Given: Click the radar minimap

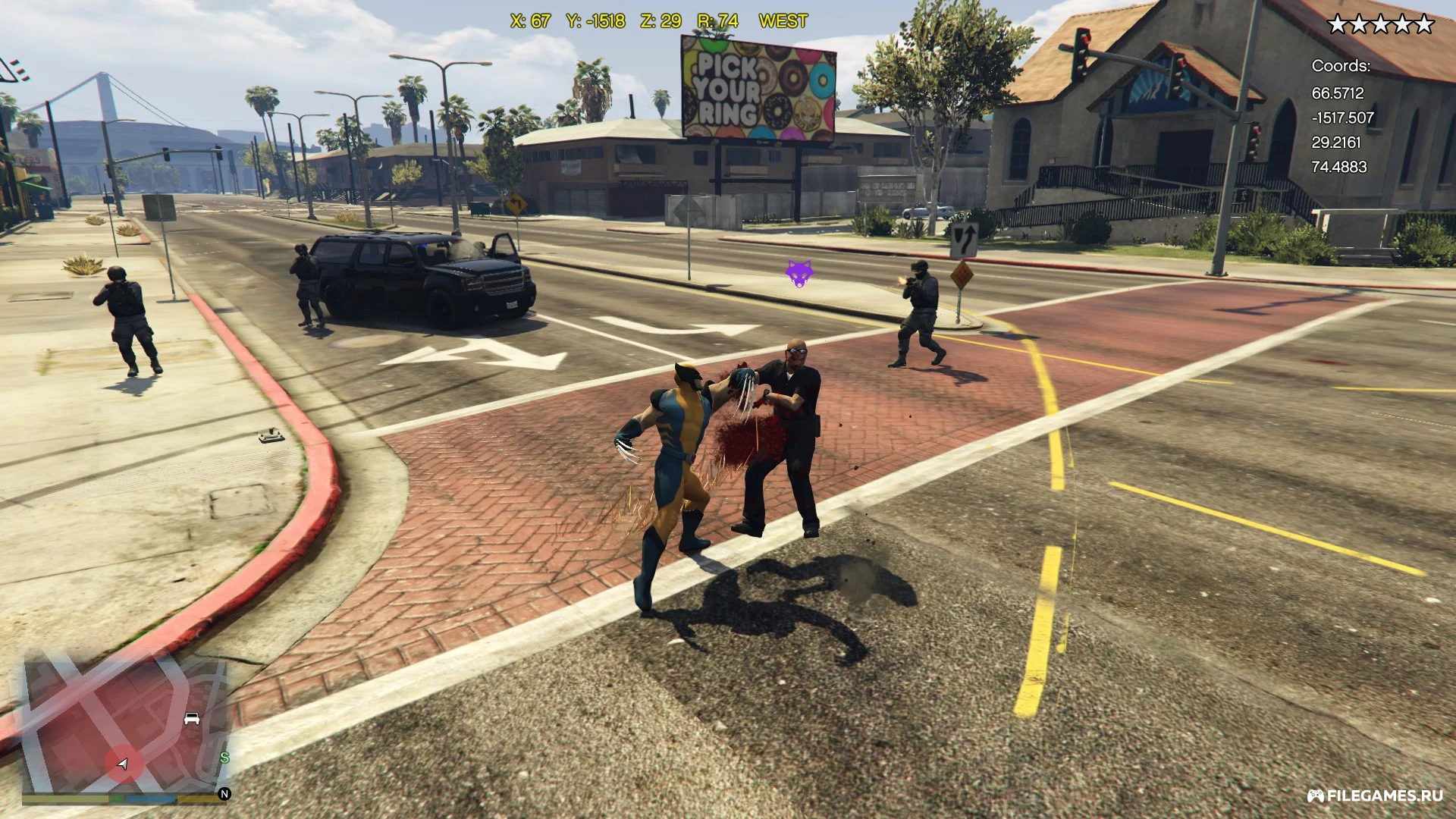Looking at the screenshot, I should coord(125,724).
